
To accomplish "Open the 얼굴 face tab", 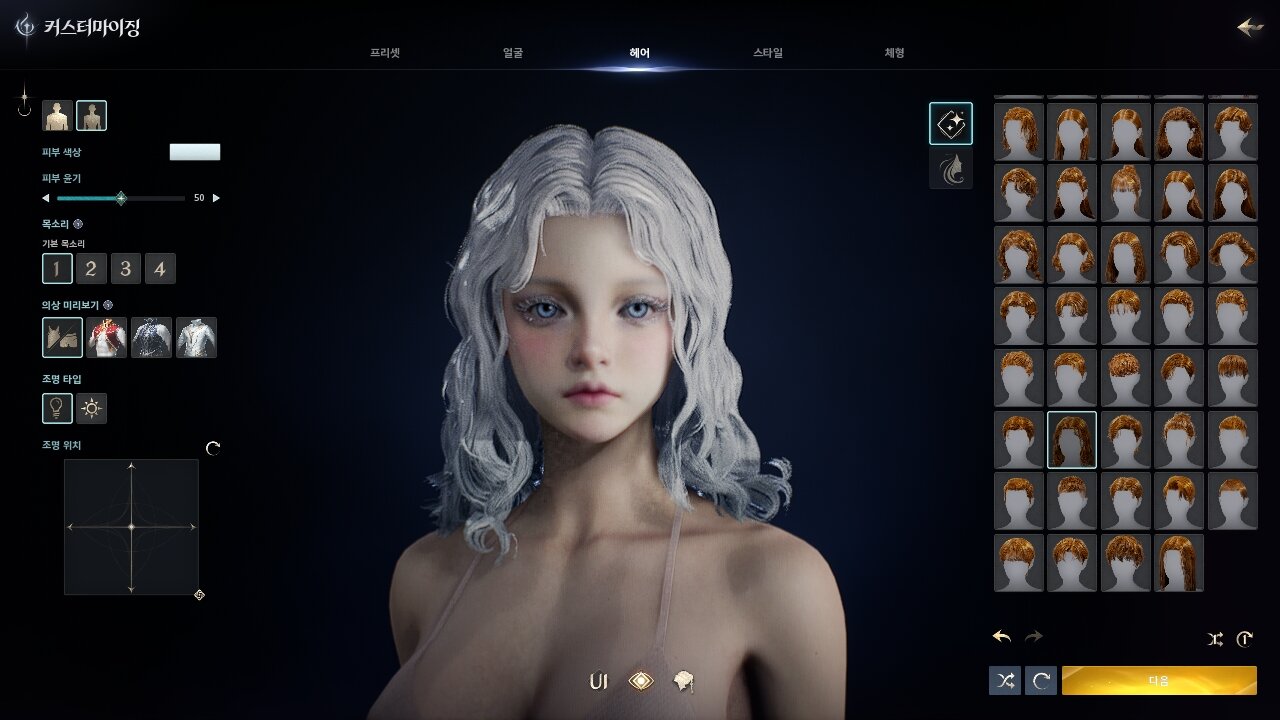I will coord(513,53).
